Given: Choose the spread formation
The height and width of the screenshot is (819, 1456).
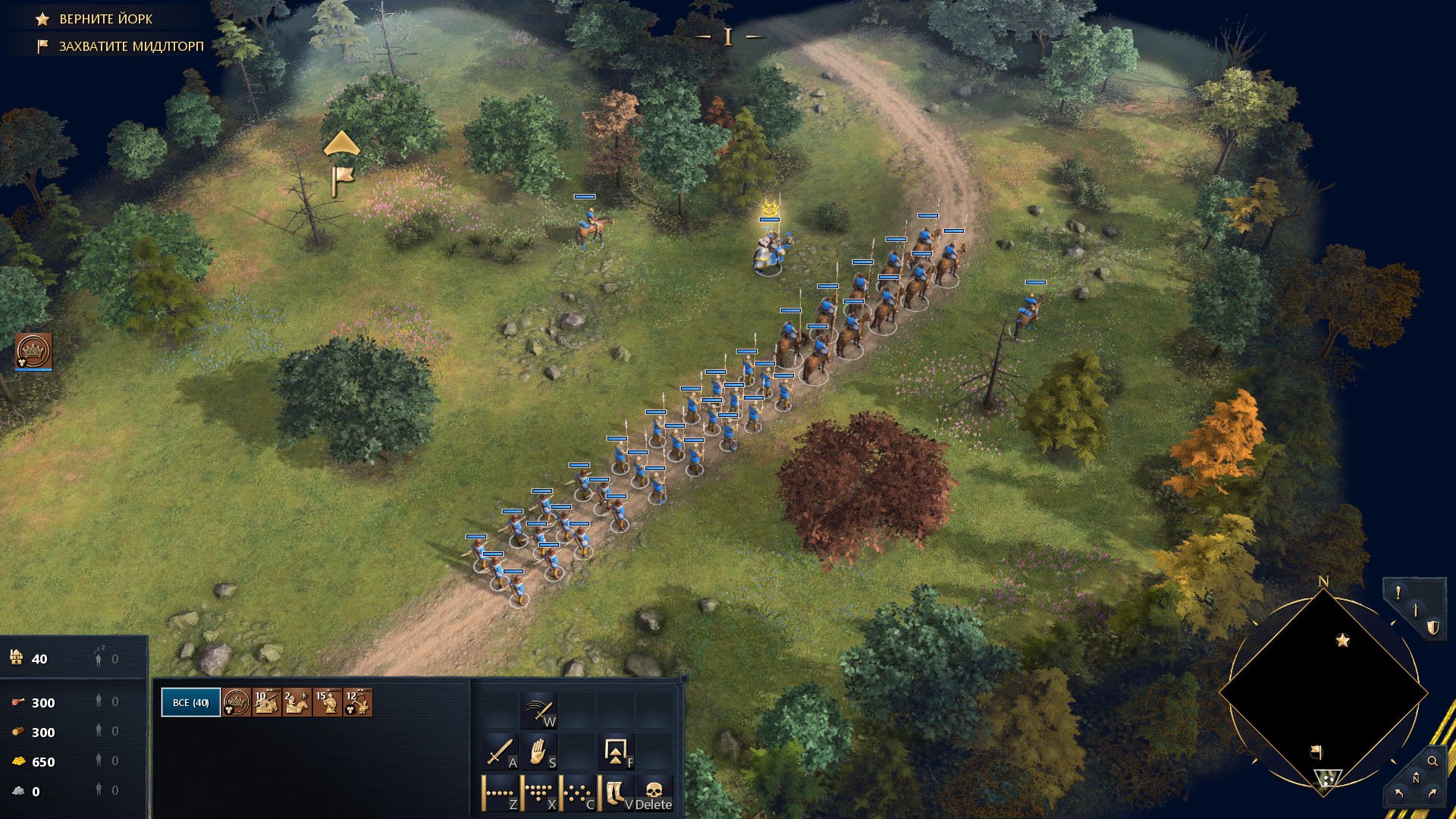Looking at the screenshot, I should coord(578,793).
